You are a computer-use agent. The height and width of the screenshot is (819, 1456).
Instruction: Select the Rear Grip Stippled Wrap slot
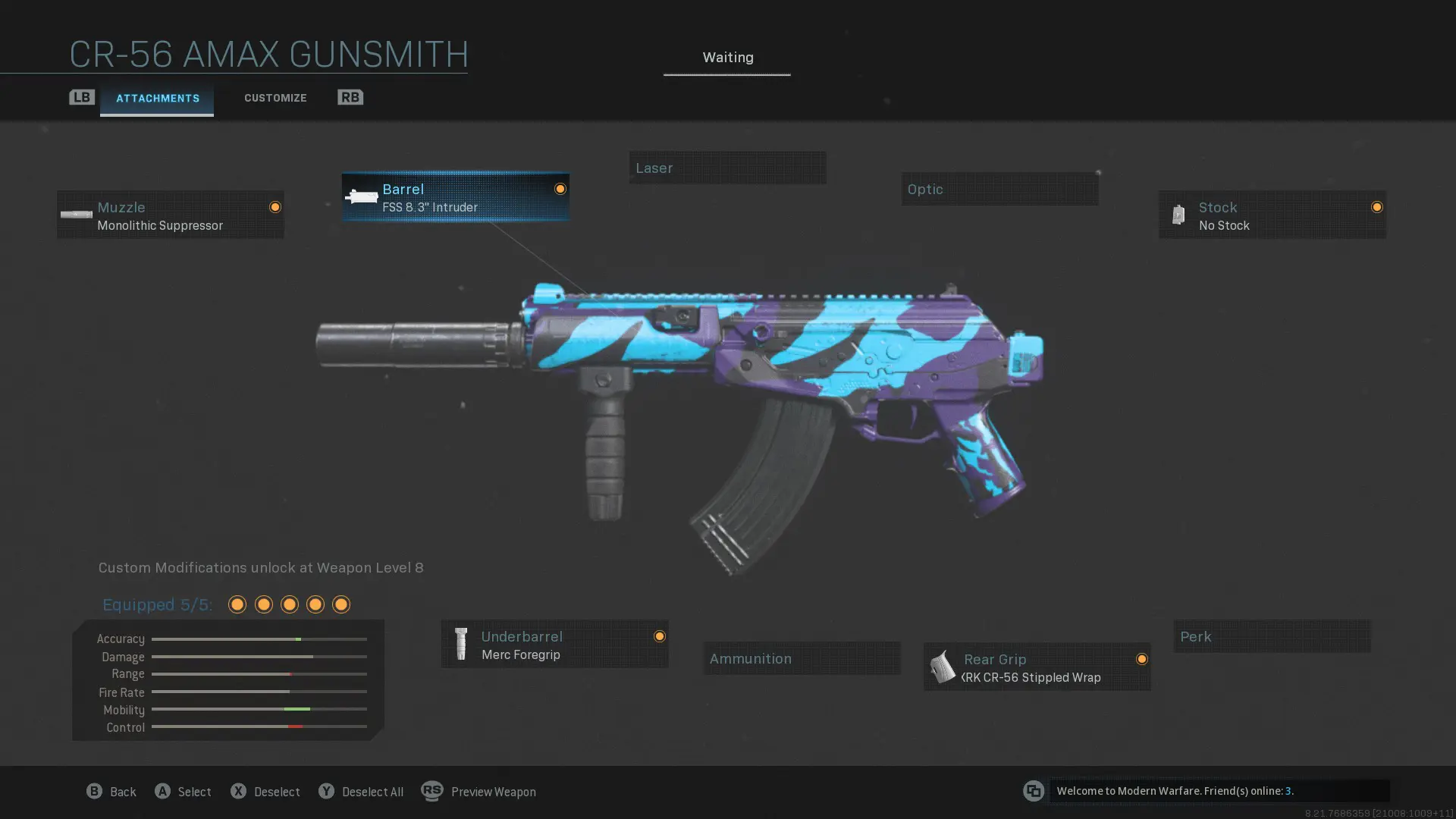pyautogui.click(x=1037, y=667)
